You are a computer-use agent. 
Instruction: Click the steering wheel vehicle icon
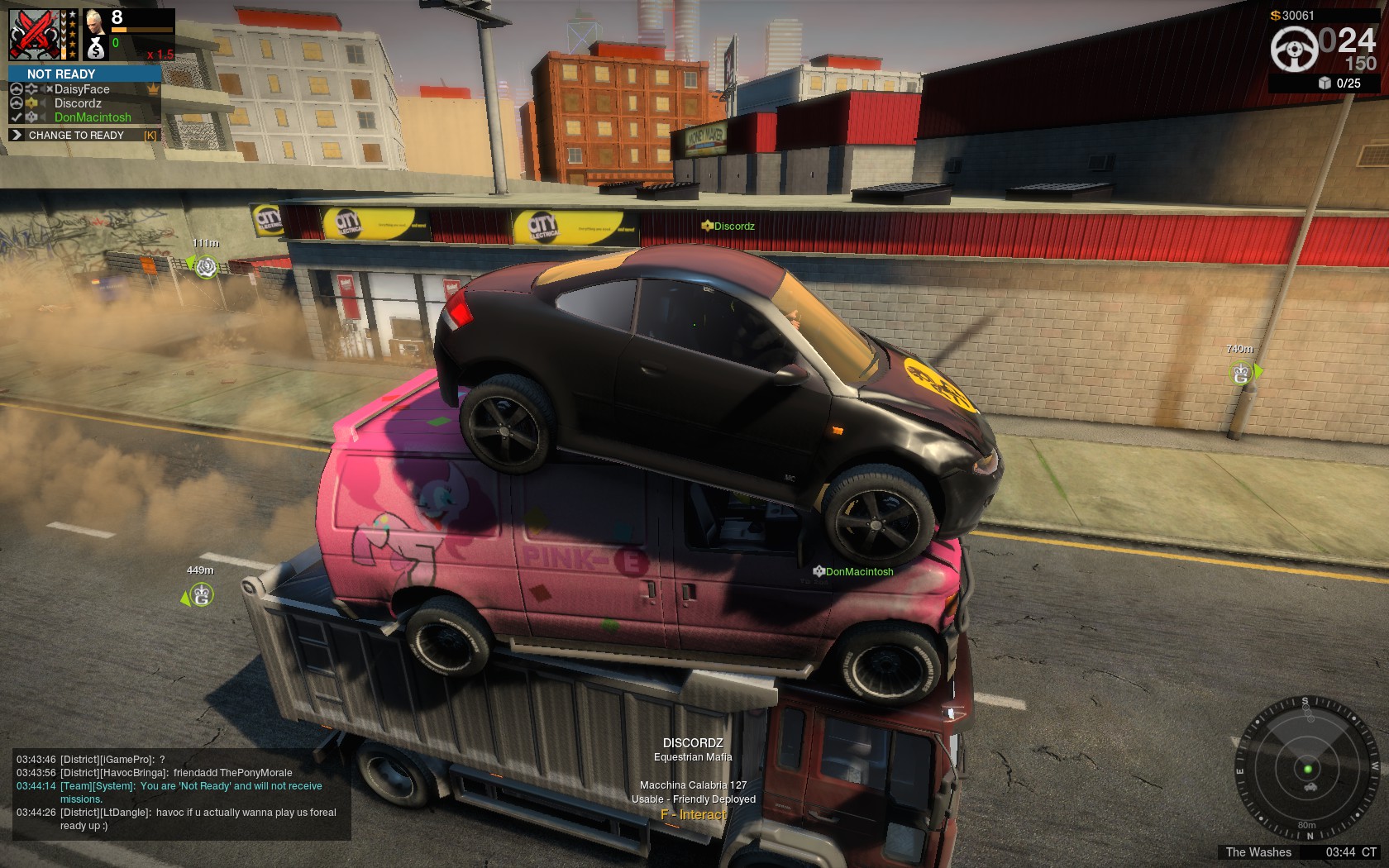[1294, 50]
